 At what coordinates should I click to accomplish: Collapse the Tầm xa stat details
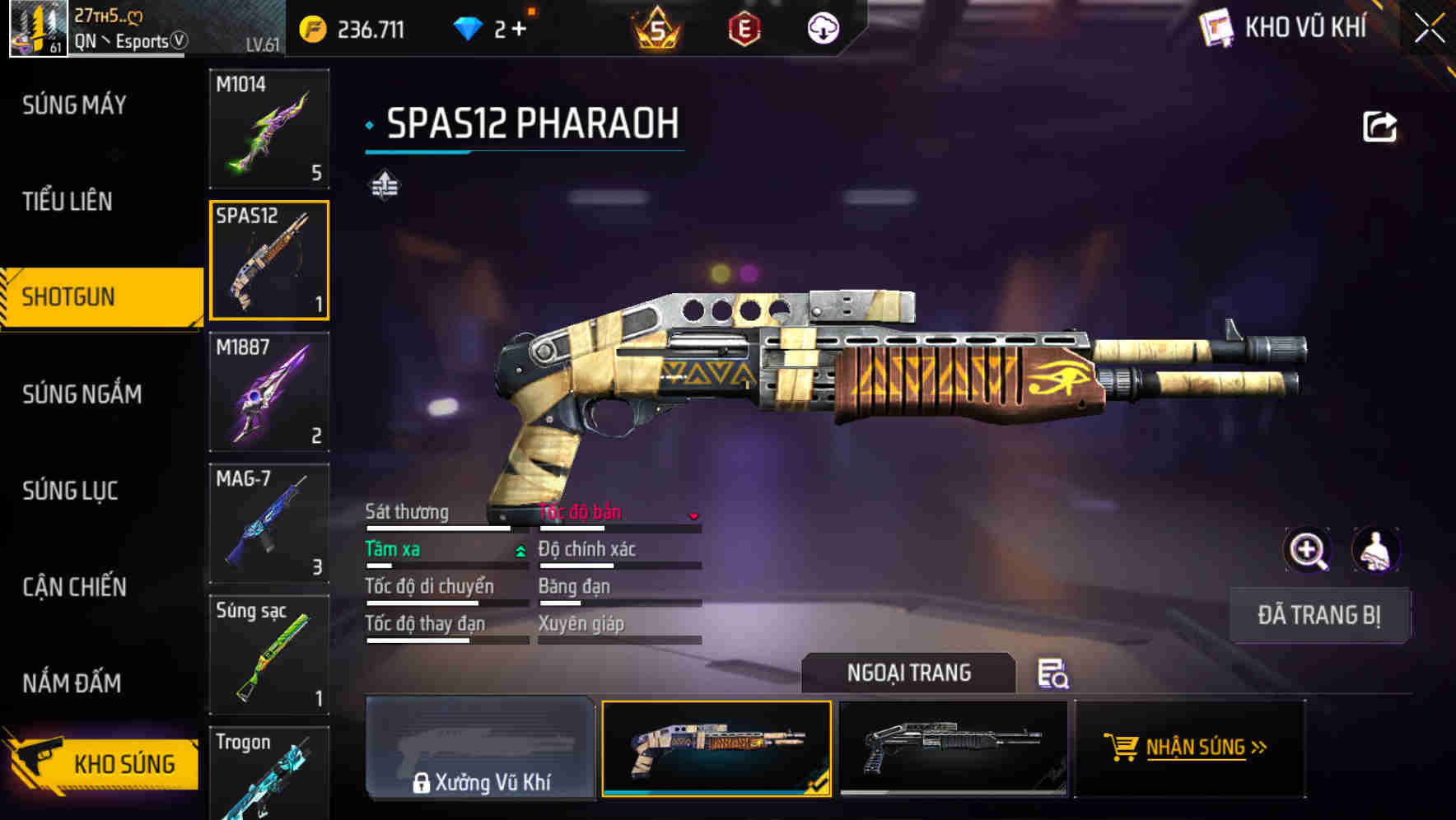point(519,550)
